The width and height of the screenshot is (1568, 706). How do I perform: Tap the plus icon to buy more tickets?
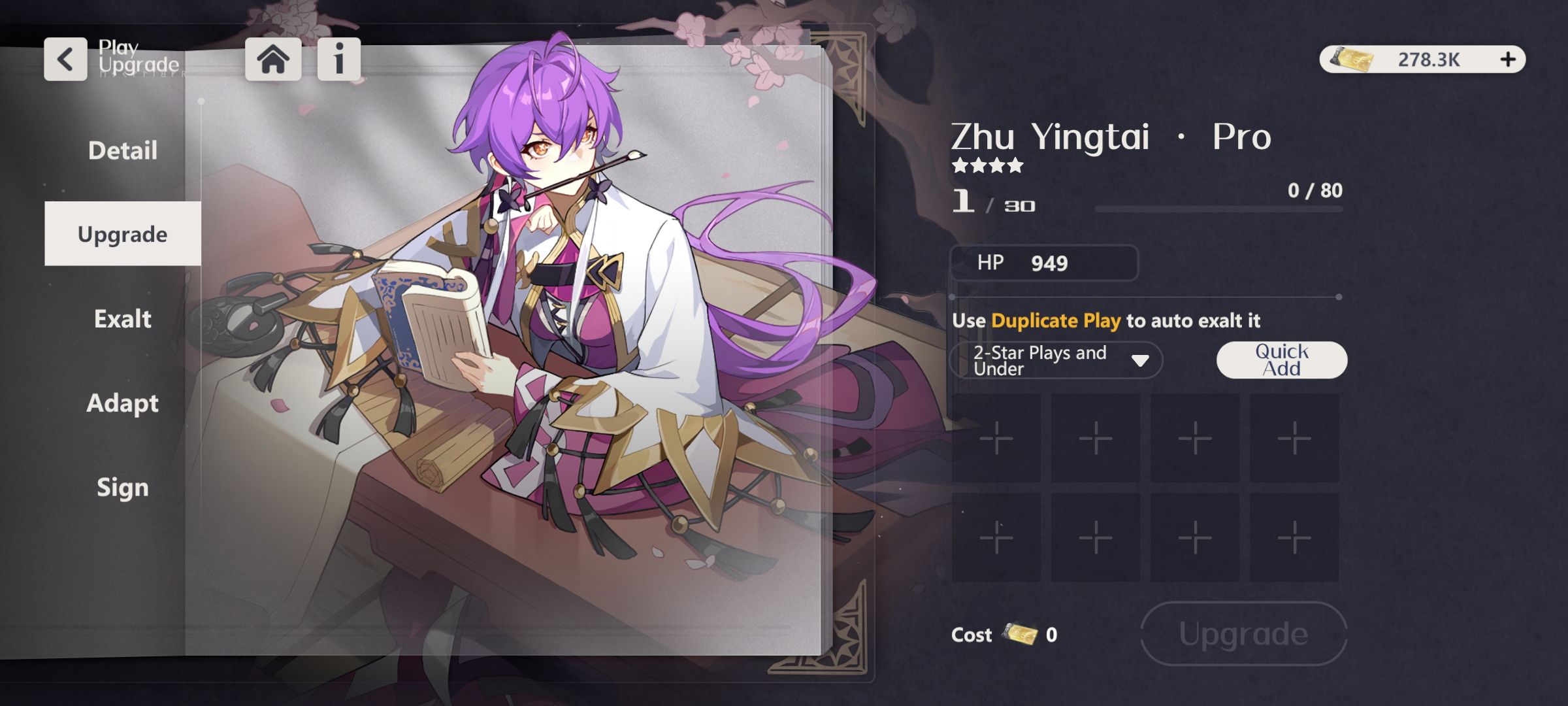coord(1508,58)
